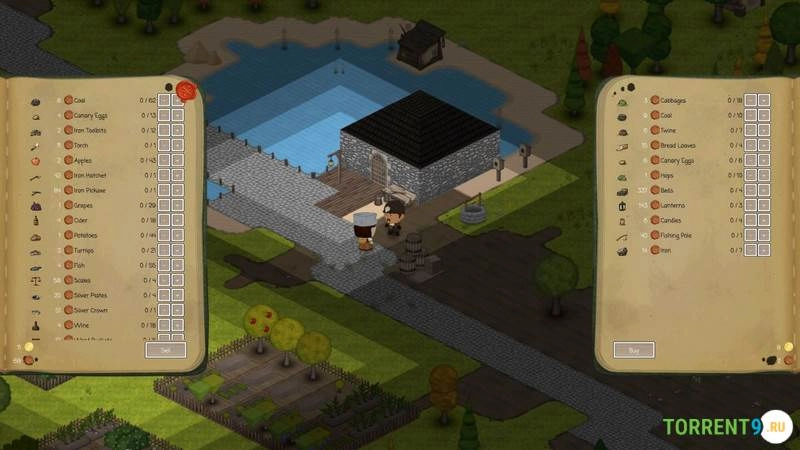
Task: Increase Bread Loaves quantity to buy
Action: pos(764,145)
